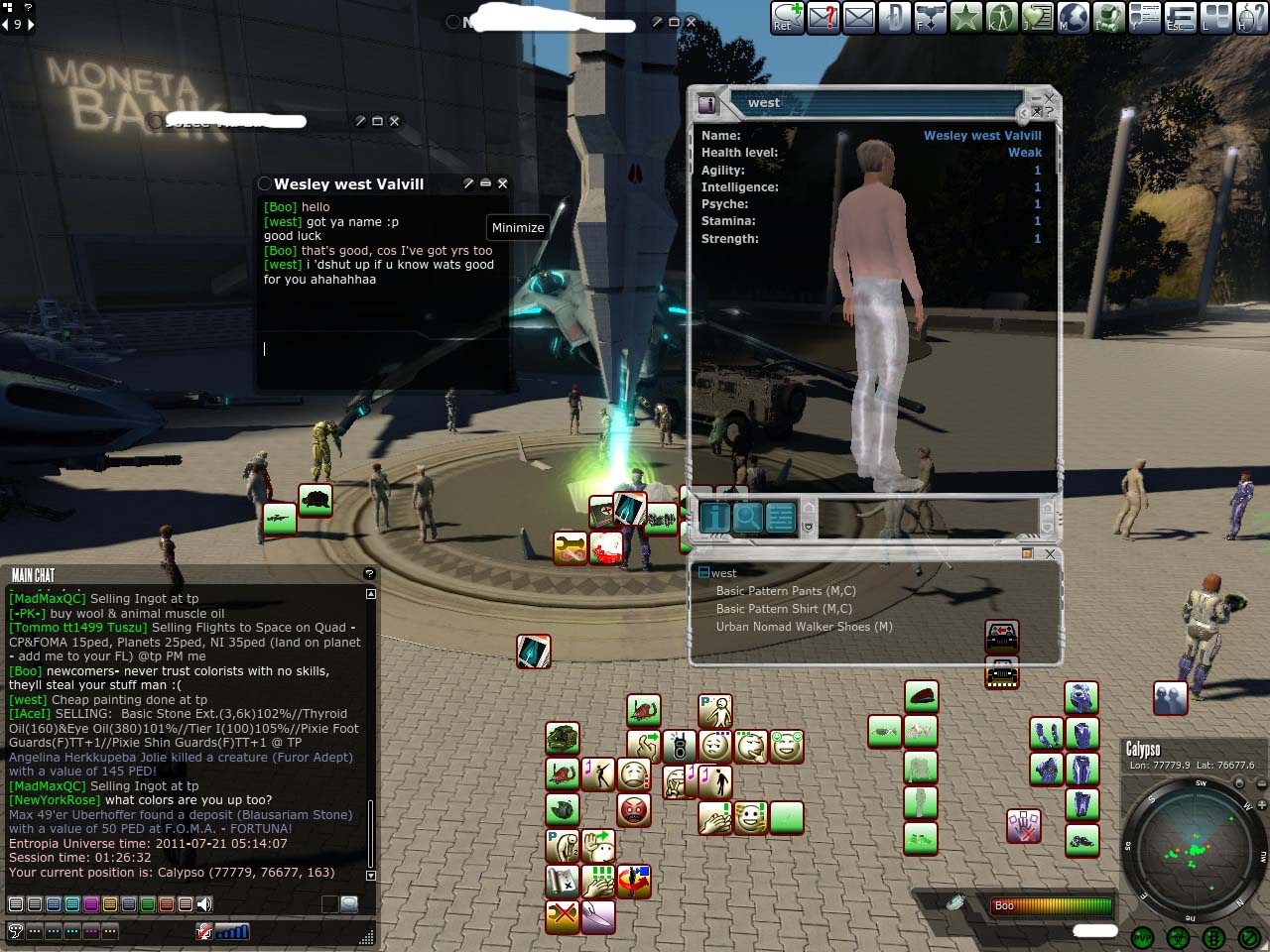This screenshot has width=1270, height=952.
Task: Close the west equipment list panel
Action: [1050, 554]
